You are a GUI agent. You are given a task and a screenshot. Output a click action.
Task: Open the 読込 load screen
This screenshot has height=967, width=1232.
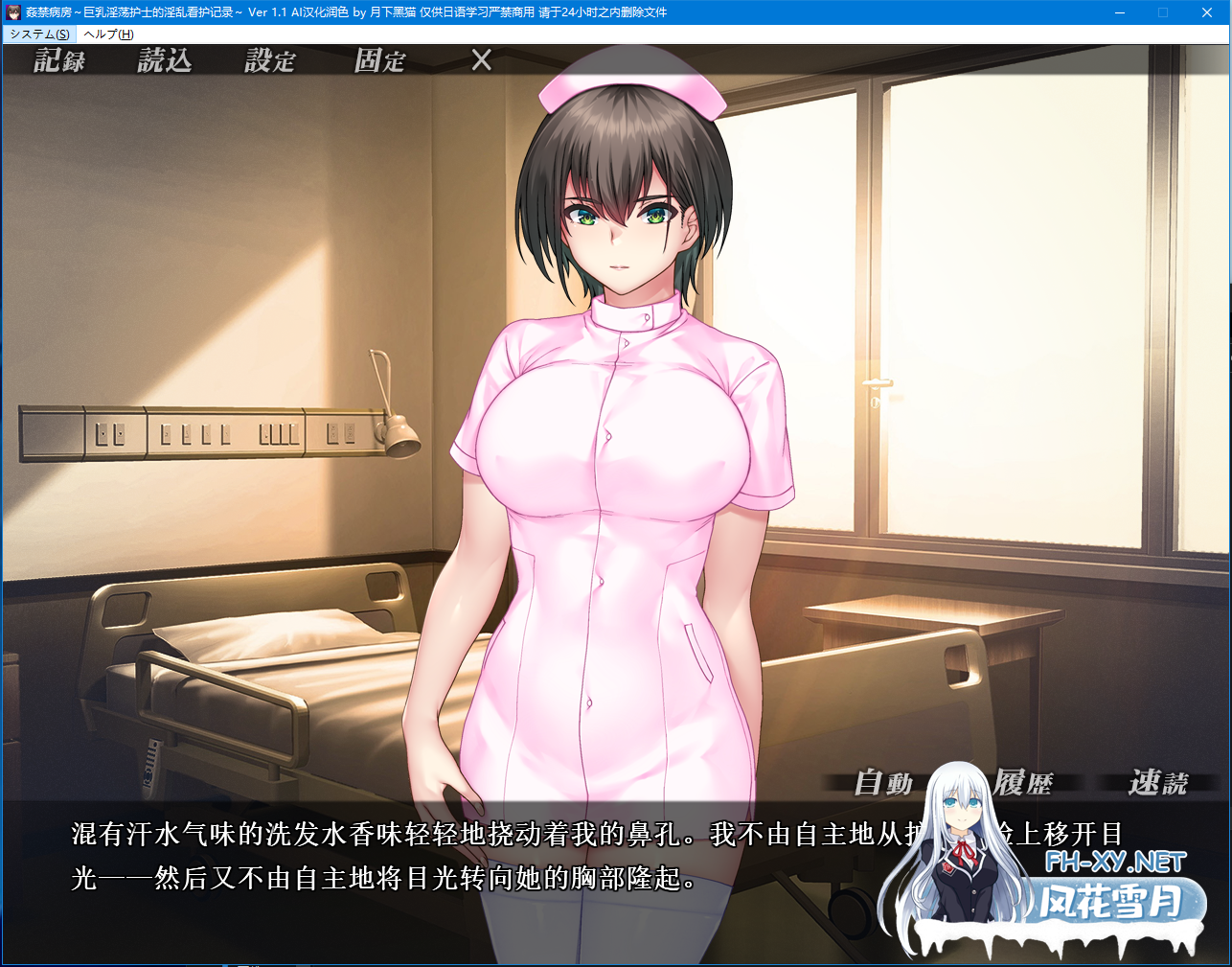[x=165, y=61]
